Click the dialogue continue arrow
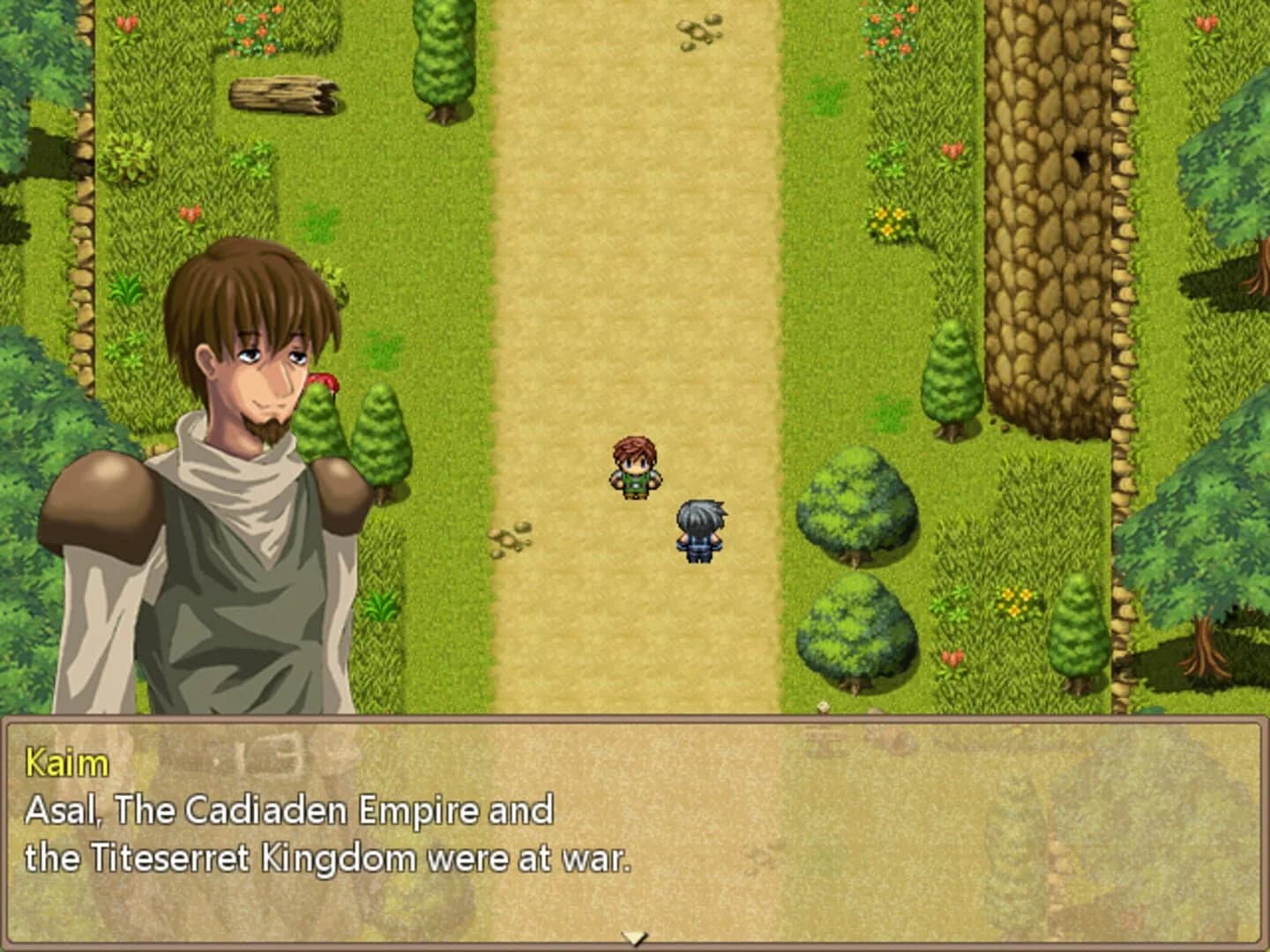The height and width of the screenshot is (952, 1270). [637, 940]
